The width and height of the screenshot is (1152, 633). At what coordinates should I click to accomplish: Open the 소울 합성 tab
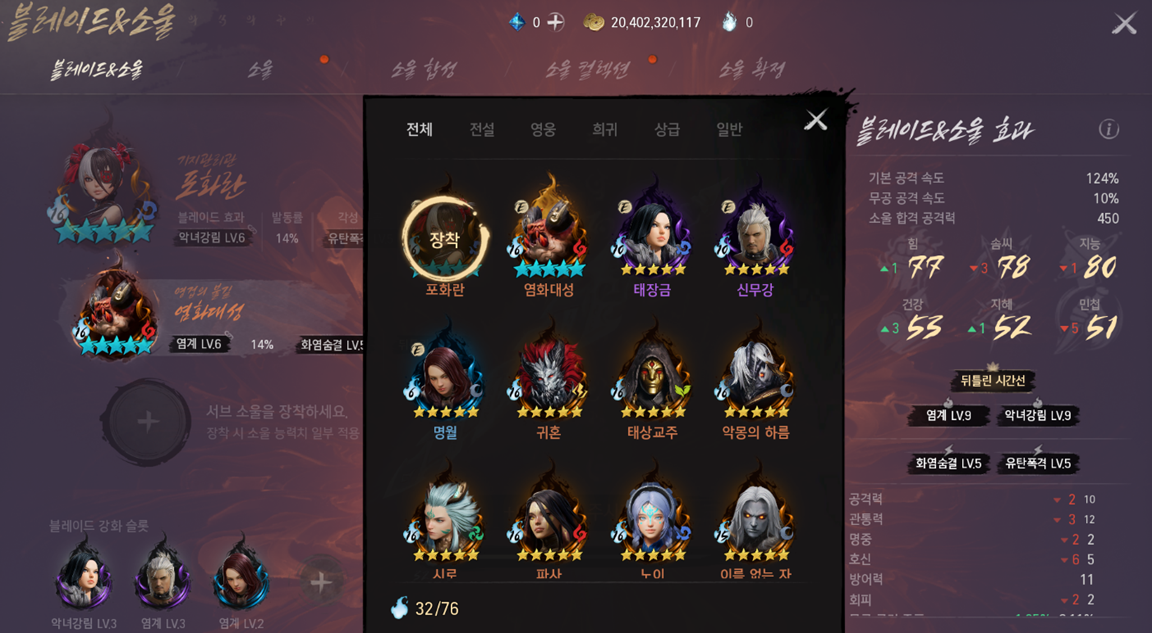423,69
